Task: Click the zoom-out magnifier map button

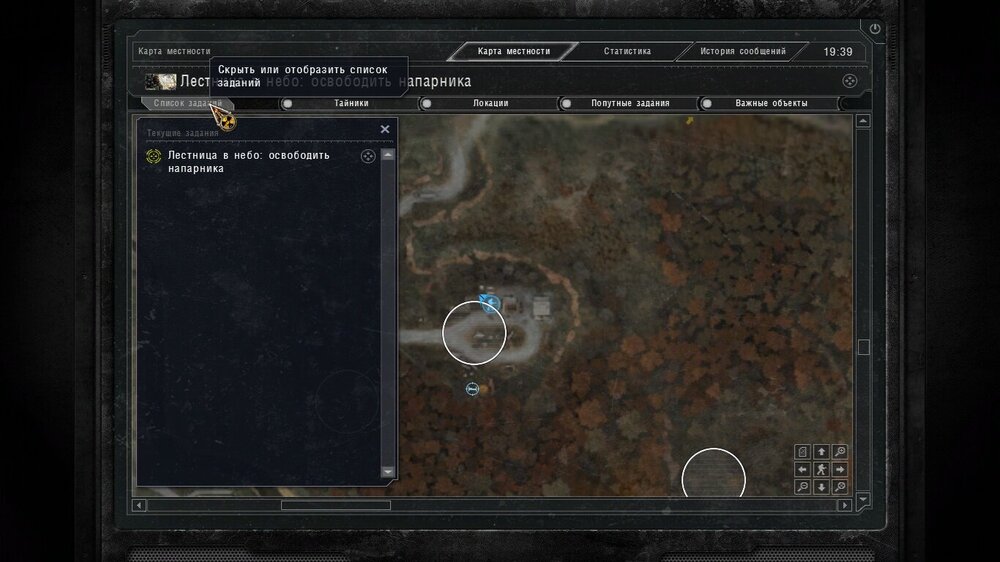Action: 803,487
